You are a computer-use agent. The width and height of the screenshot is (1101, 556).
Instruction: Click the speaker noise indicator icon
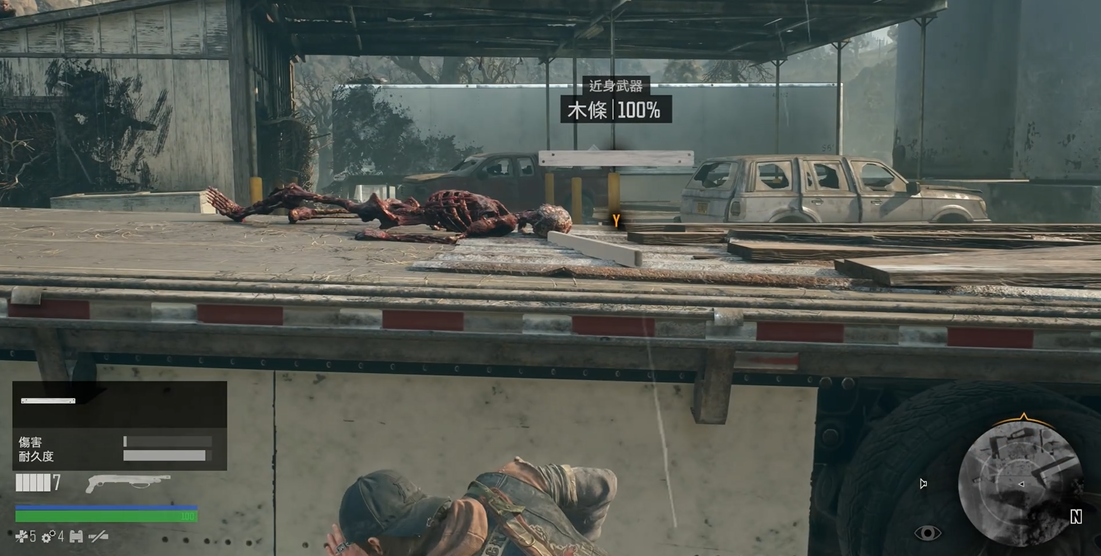click(923, 484)
